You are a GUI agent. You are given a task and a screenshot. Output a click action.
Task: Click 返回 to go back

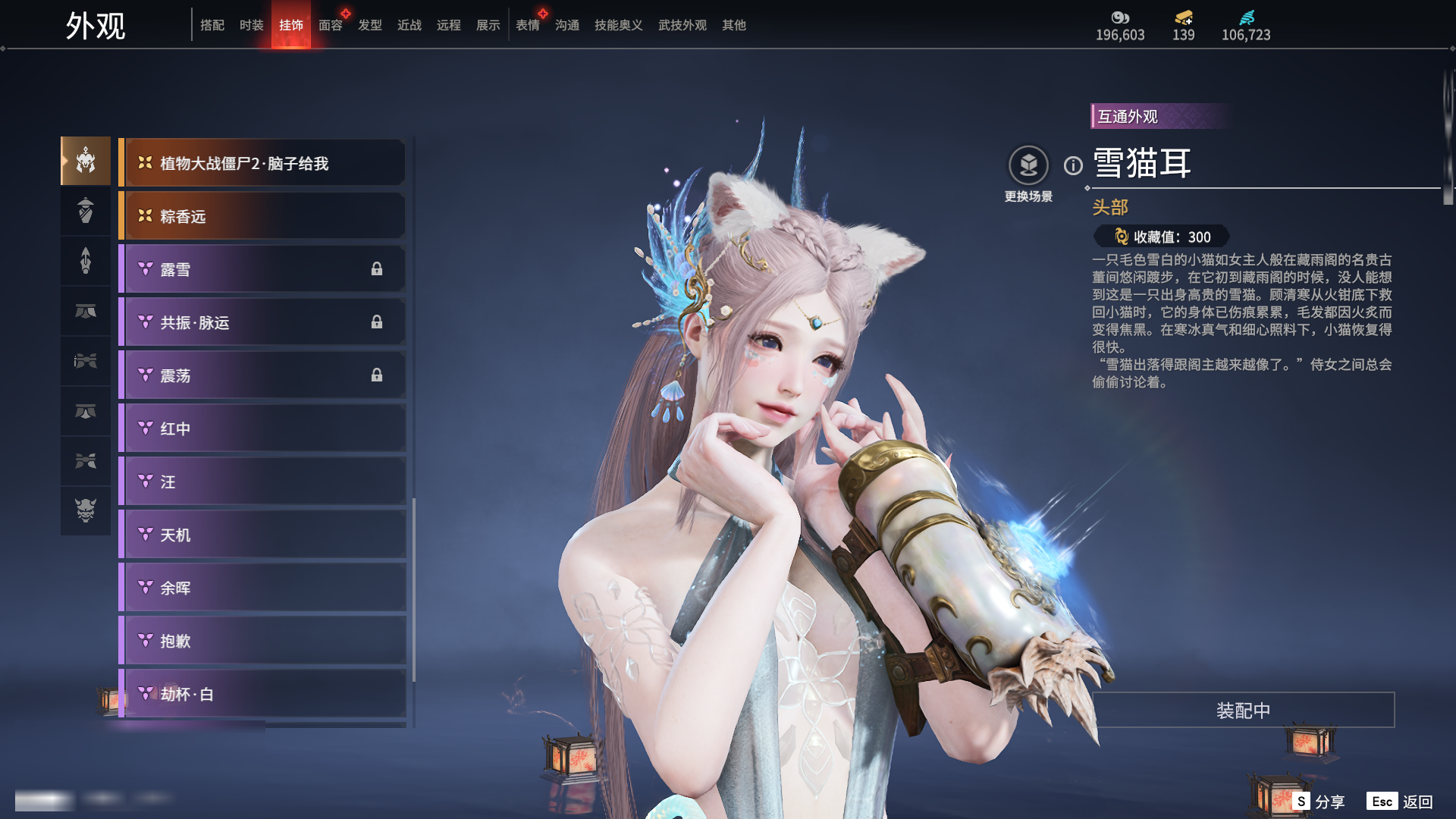coord(1401,802)
